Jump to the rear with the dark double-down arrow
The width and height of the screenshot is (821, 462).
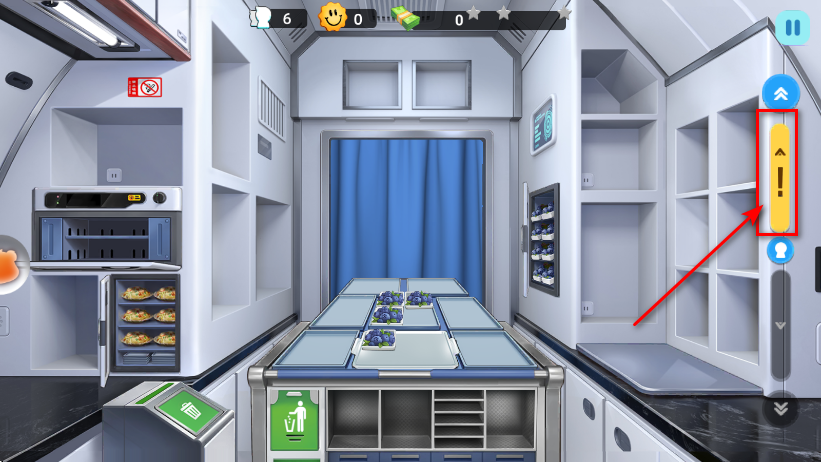click(780, 408)
